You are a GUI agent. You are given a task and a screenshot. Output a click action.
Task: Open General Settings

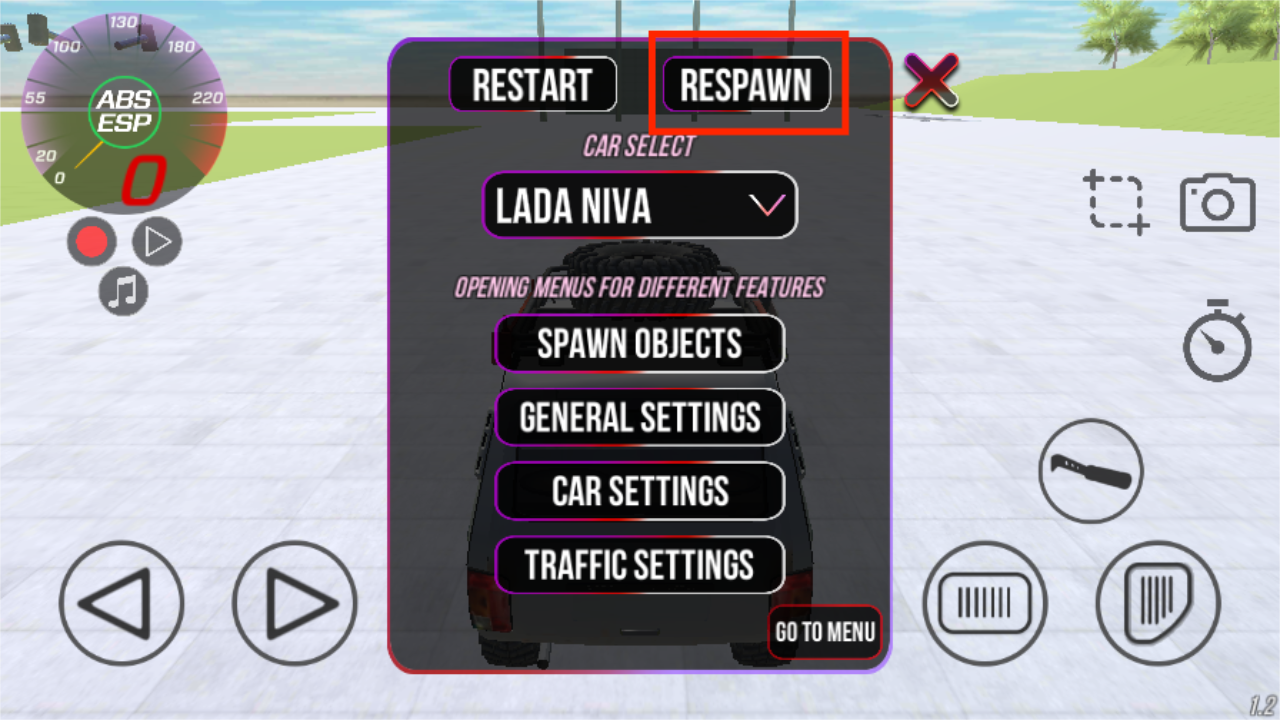click(640, 417)
